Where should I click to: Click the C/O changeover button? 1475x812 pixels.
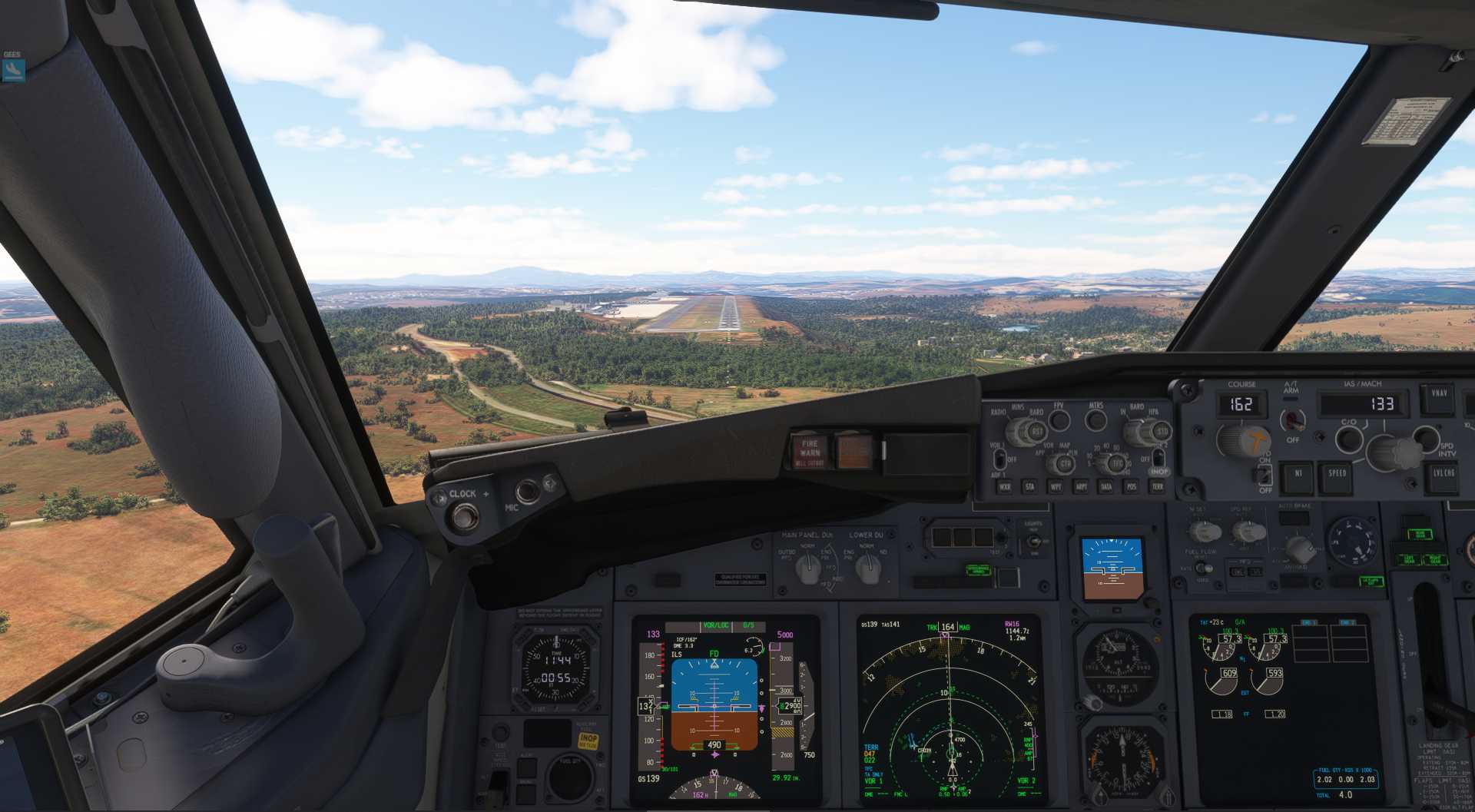1348,439
